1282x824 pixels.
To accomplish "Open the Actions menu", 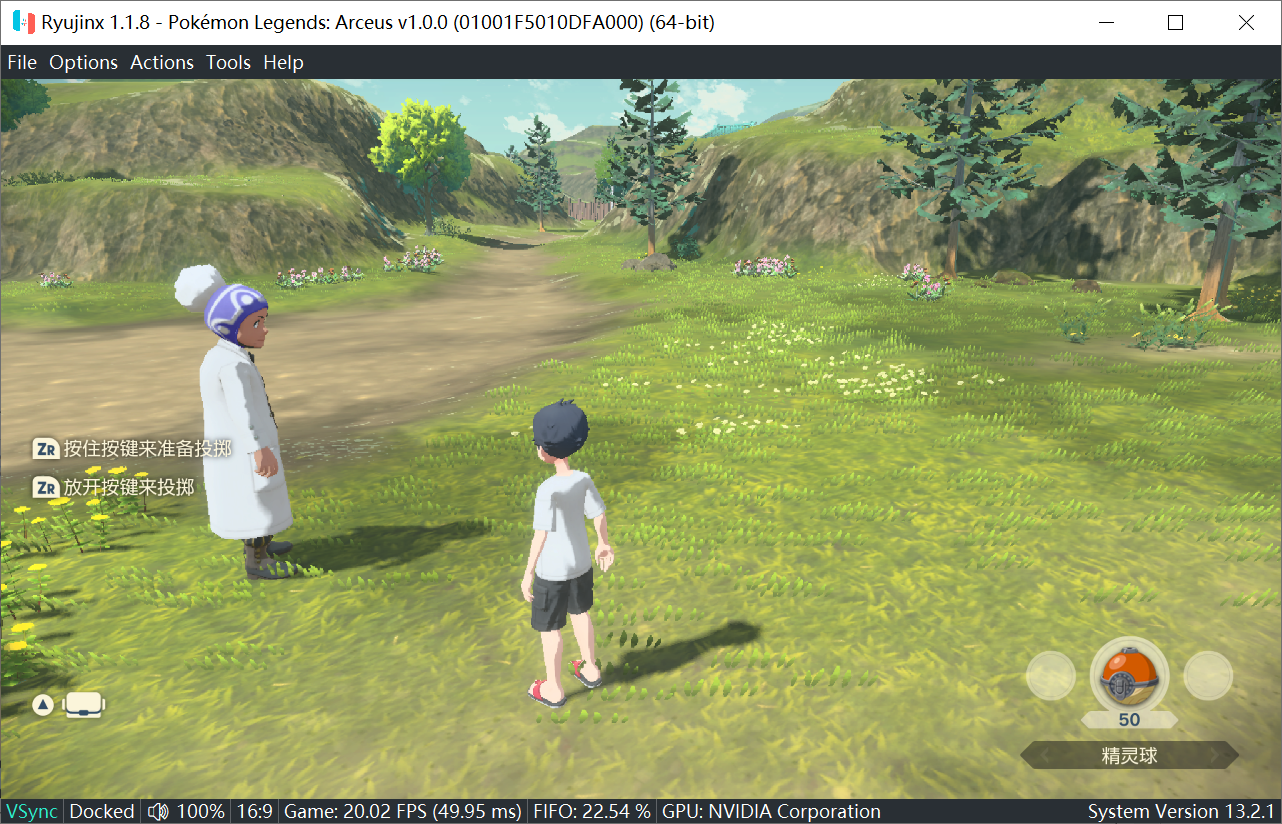I will coord(162,62).
